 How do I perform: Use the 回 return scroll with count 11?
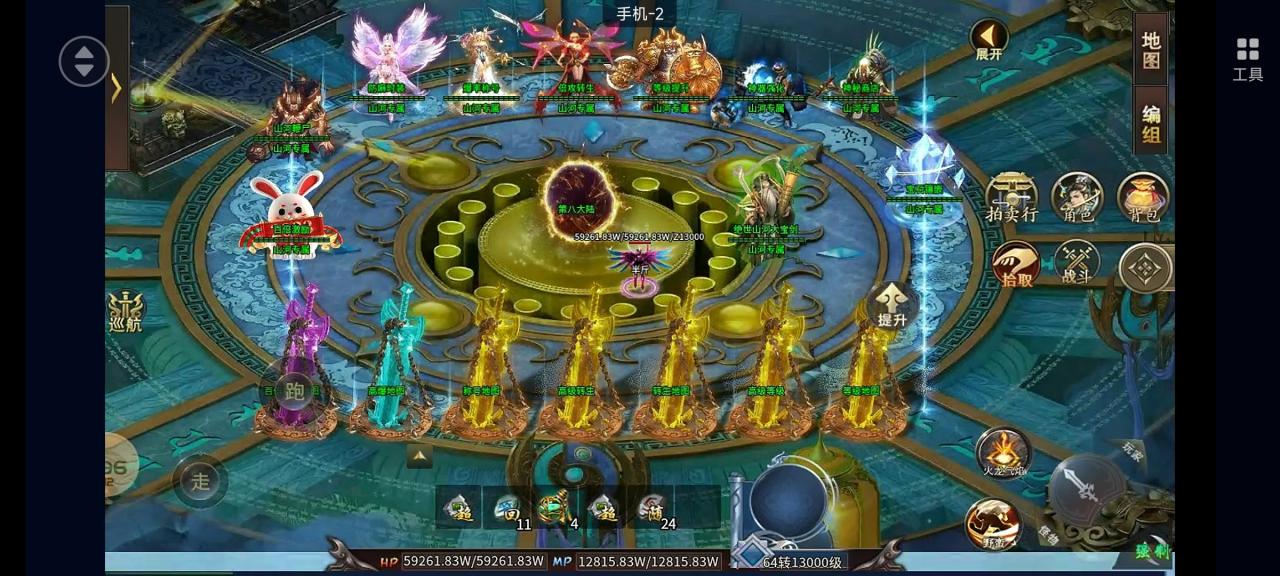pyautogui.click(x=508, y=509)
